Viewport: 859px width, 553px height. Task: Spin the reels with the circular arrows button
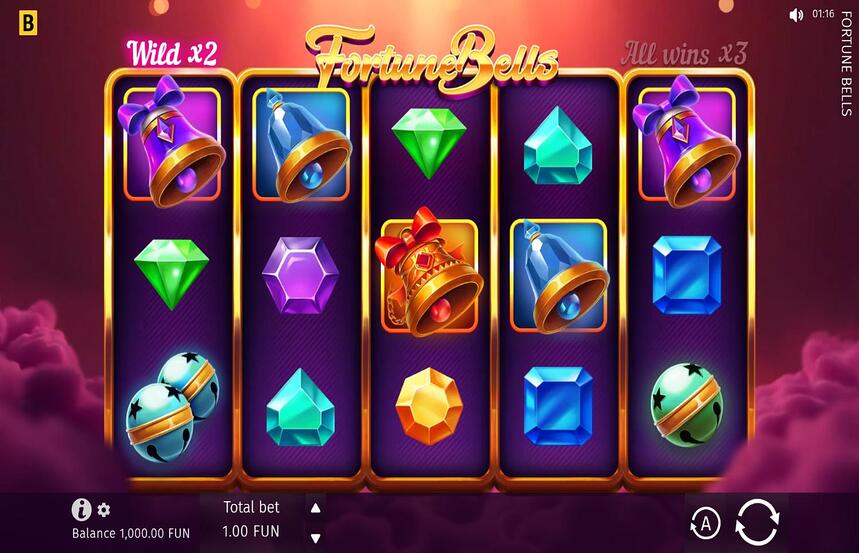757,521
